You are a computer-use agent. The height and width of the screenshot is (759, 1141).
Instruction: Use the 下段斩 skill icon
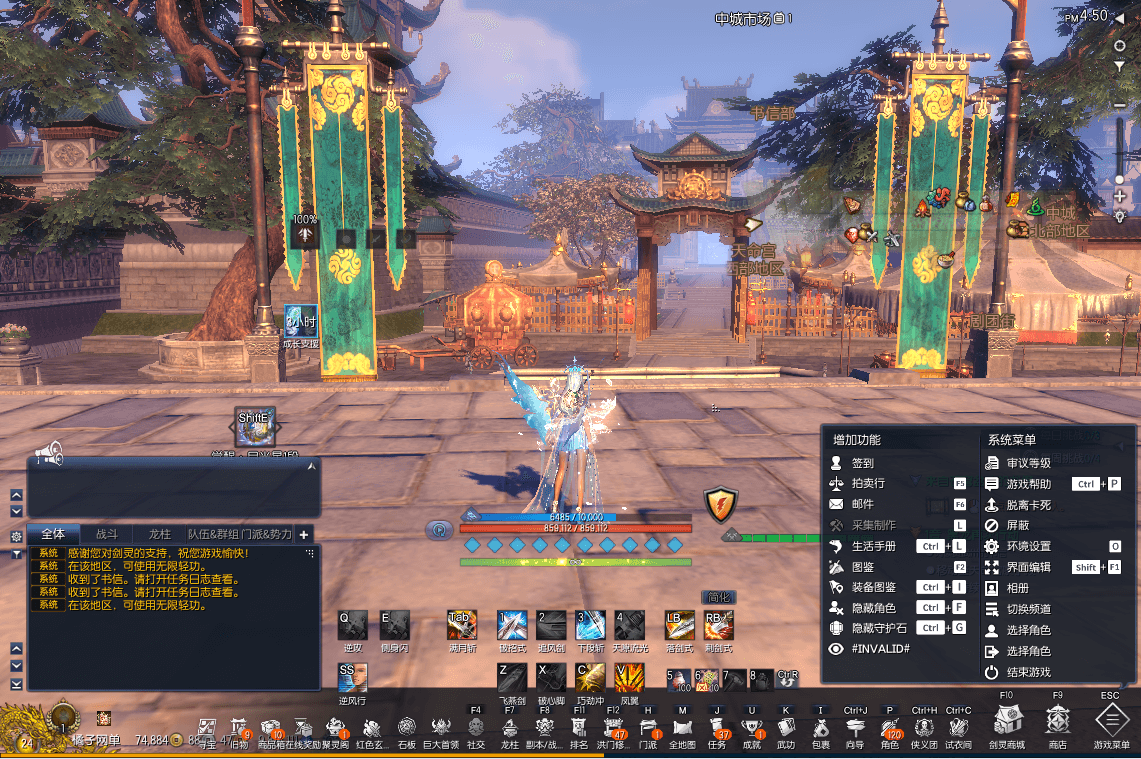pos(590,625)
